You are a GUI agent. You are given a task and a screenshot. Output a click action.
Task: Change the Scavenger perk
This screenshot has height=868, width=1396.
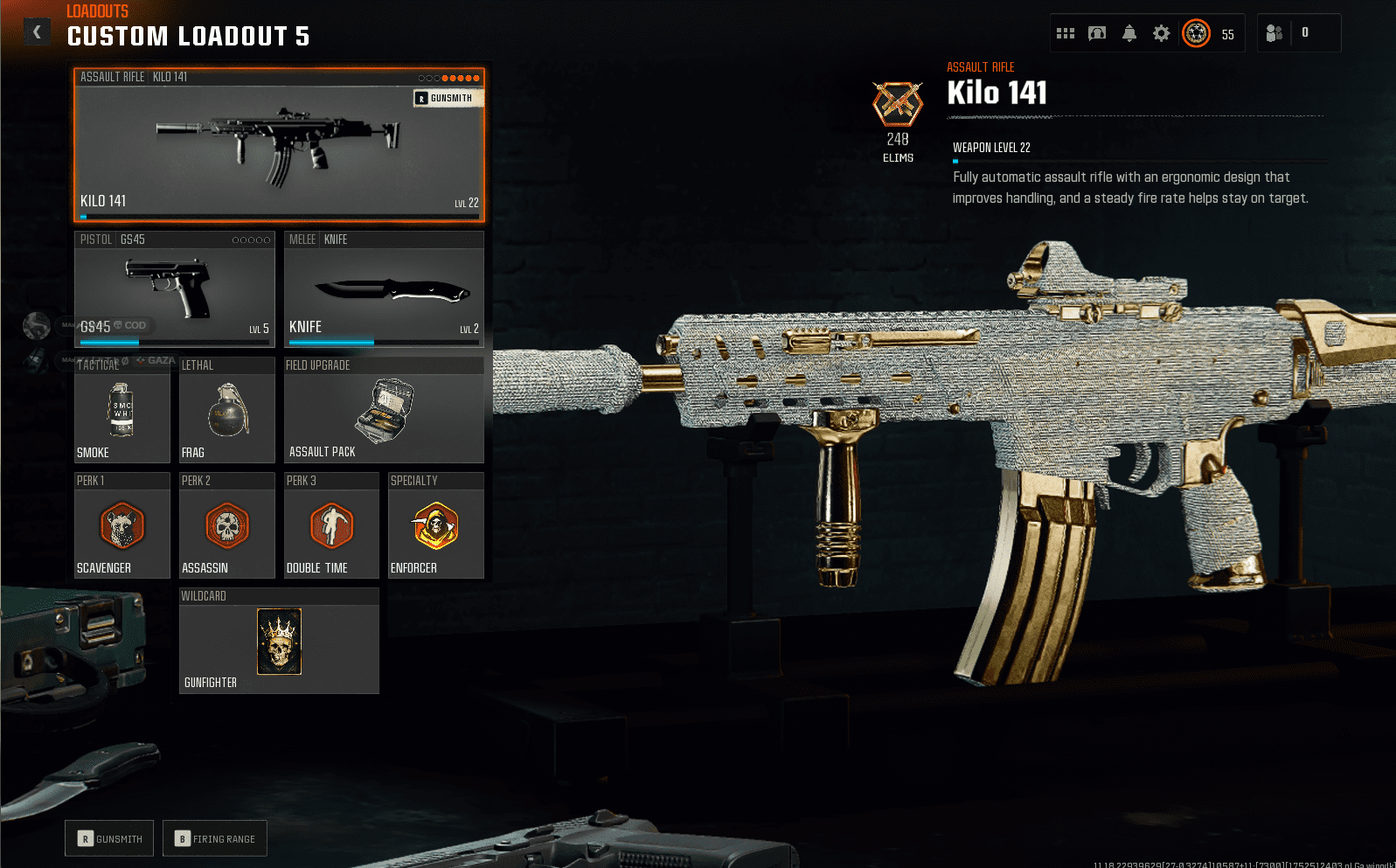pos(122,526)
